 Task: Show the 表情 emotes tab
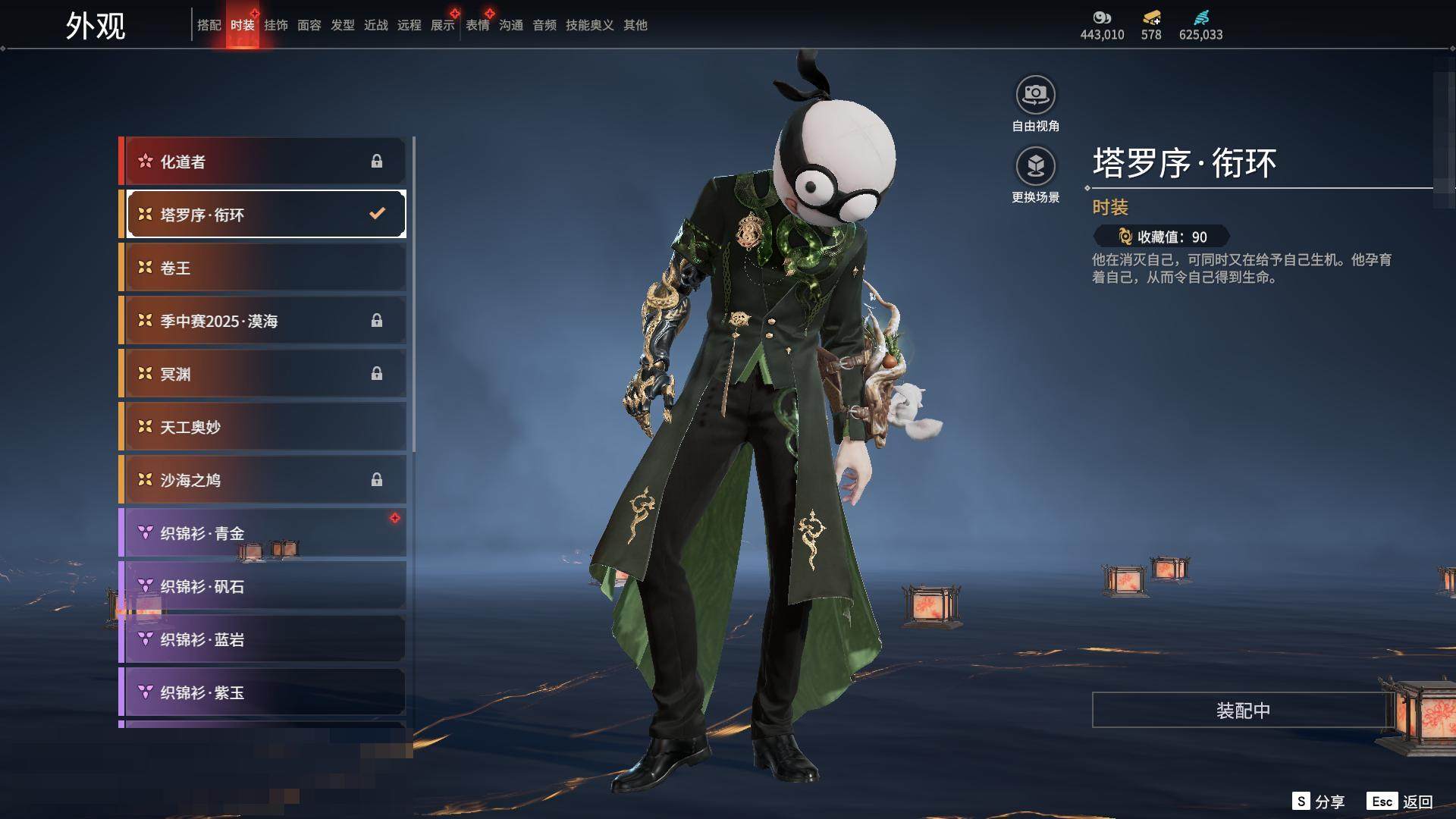coord(477,25)
